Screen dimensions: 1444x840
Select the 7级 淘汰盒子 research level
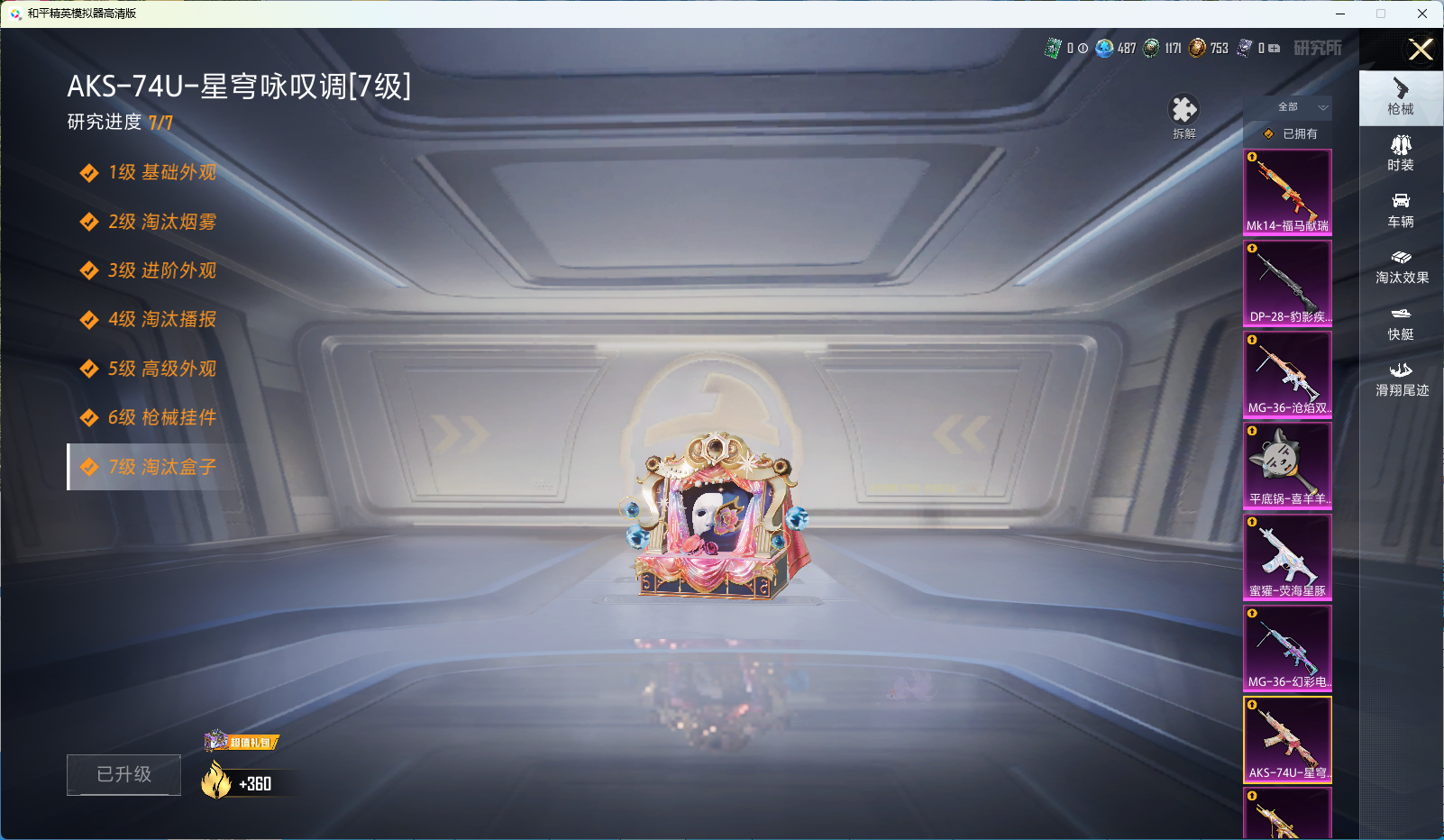(150, 467)
